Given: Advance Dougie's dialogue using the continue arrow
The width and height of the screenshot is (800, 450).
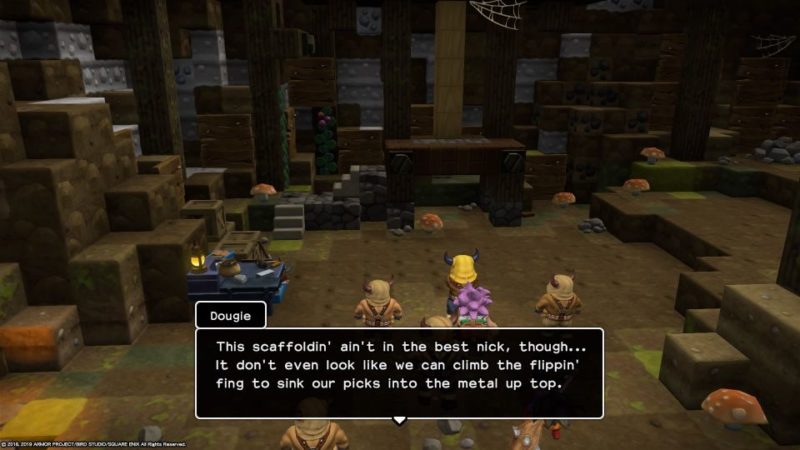Looking at the screenshot, I should 399,420.
